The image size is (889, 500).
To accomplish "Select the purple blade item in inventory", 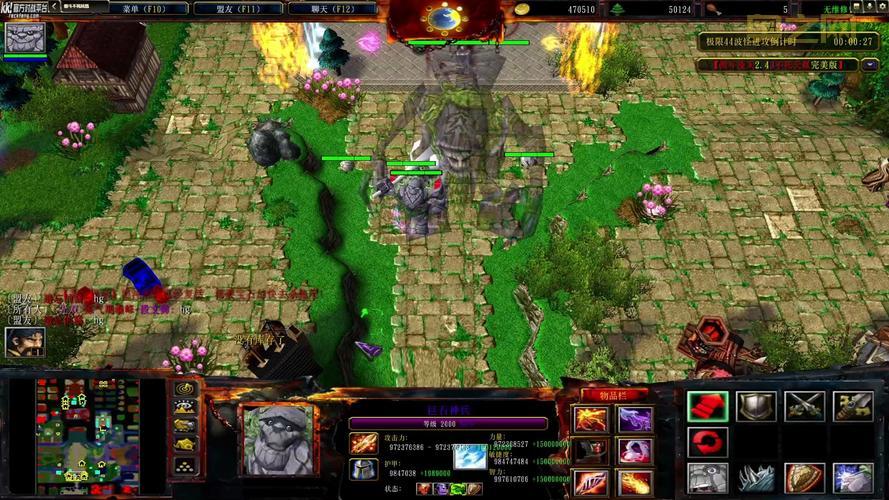I will coord(634,418).
